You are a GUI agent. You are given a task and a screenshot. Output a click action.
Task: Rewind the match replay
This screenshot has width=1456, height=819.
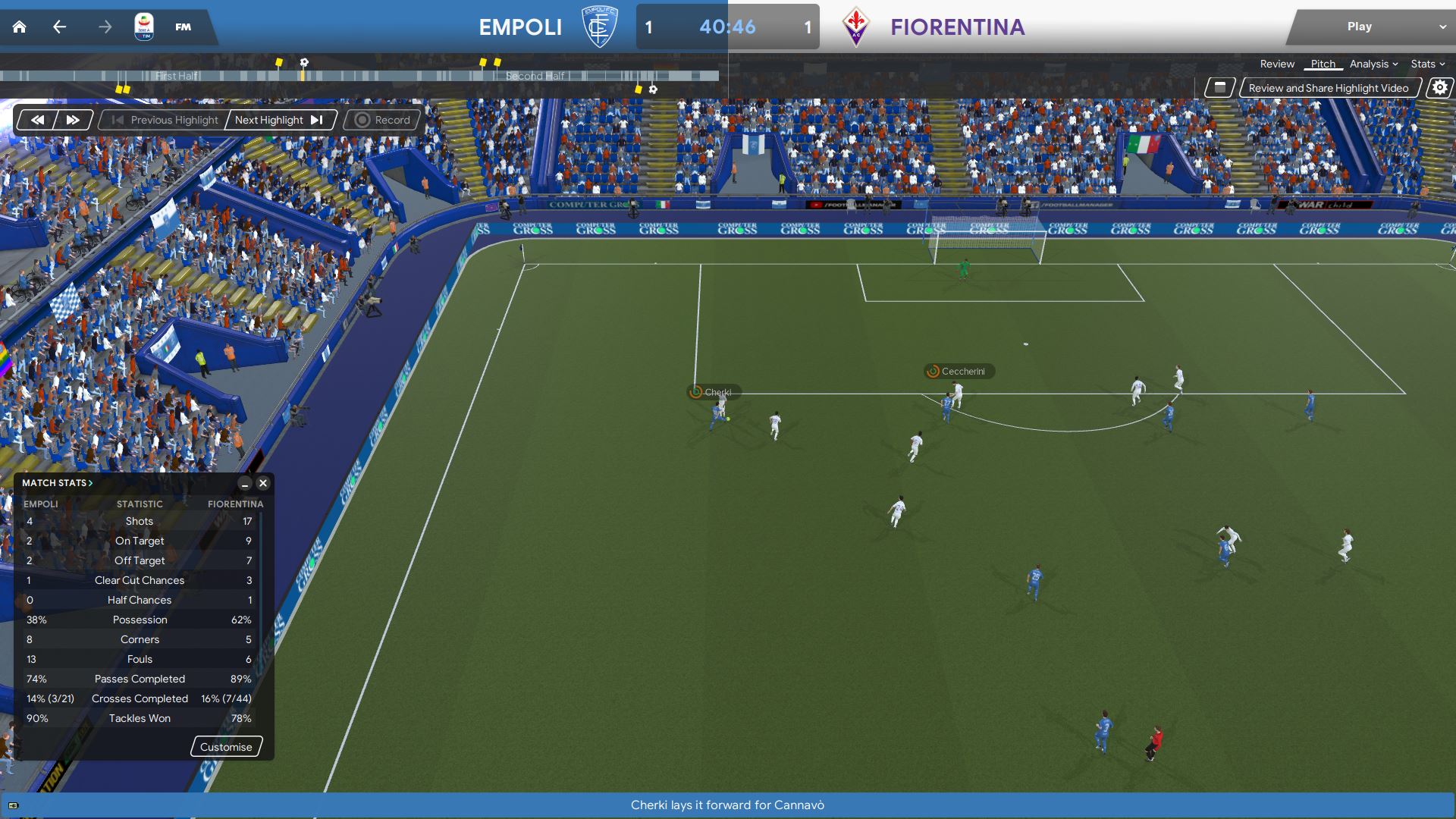(37, 120)
